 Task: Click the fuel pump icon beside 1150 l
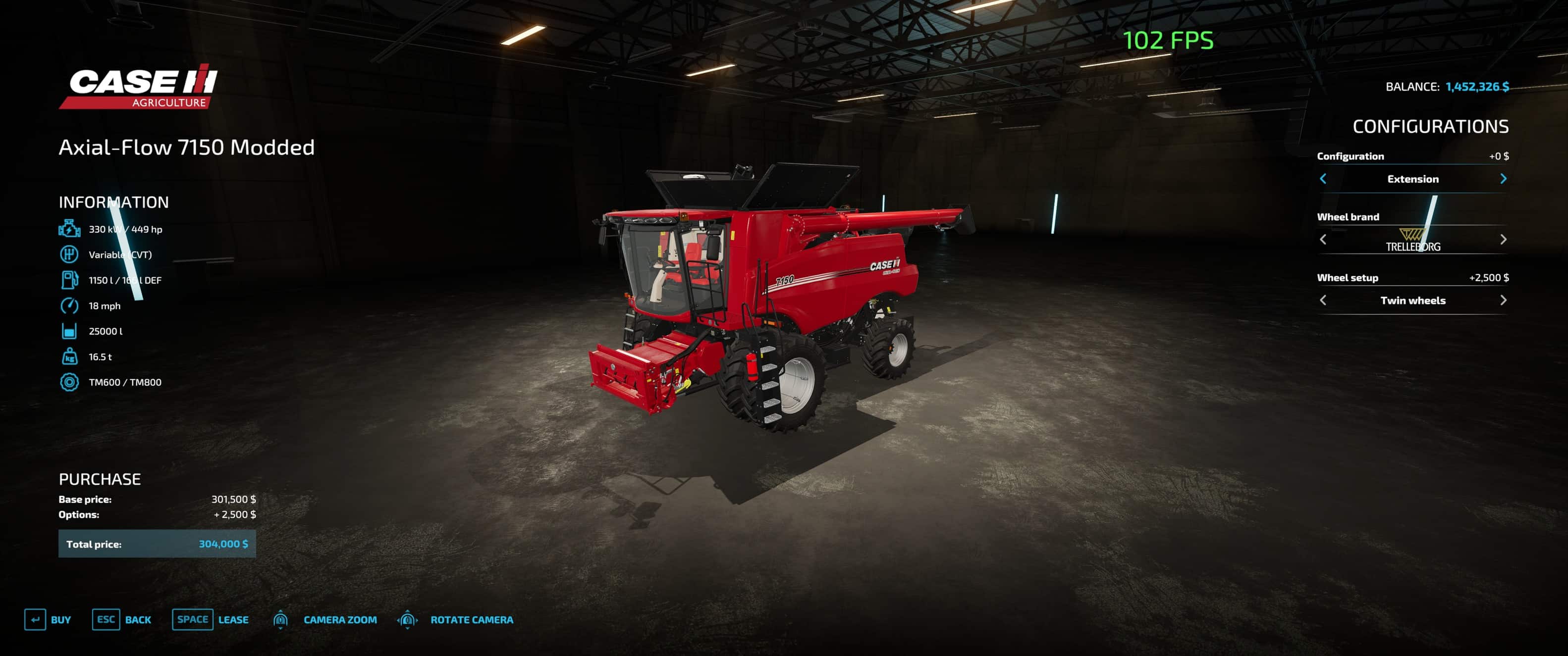[x=69, y=280]
